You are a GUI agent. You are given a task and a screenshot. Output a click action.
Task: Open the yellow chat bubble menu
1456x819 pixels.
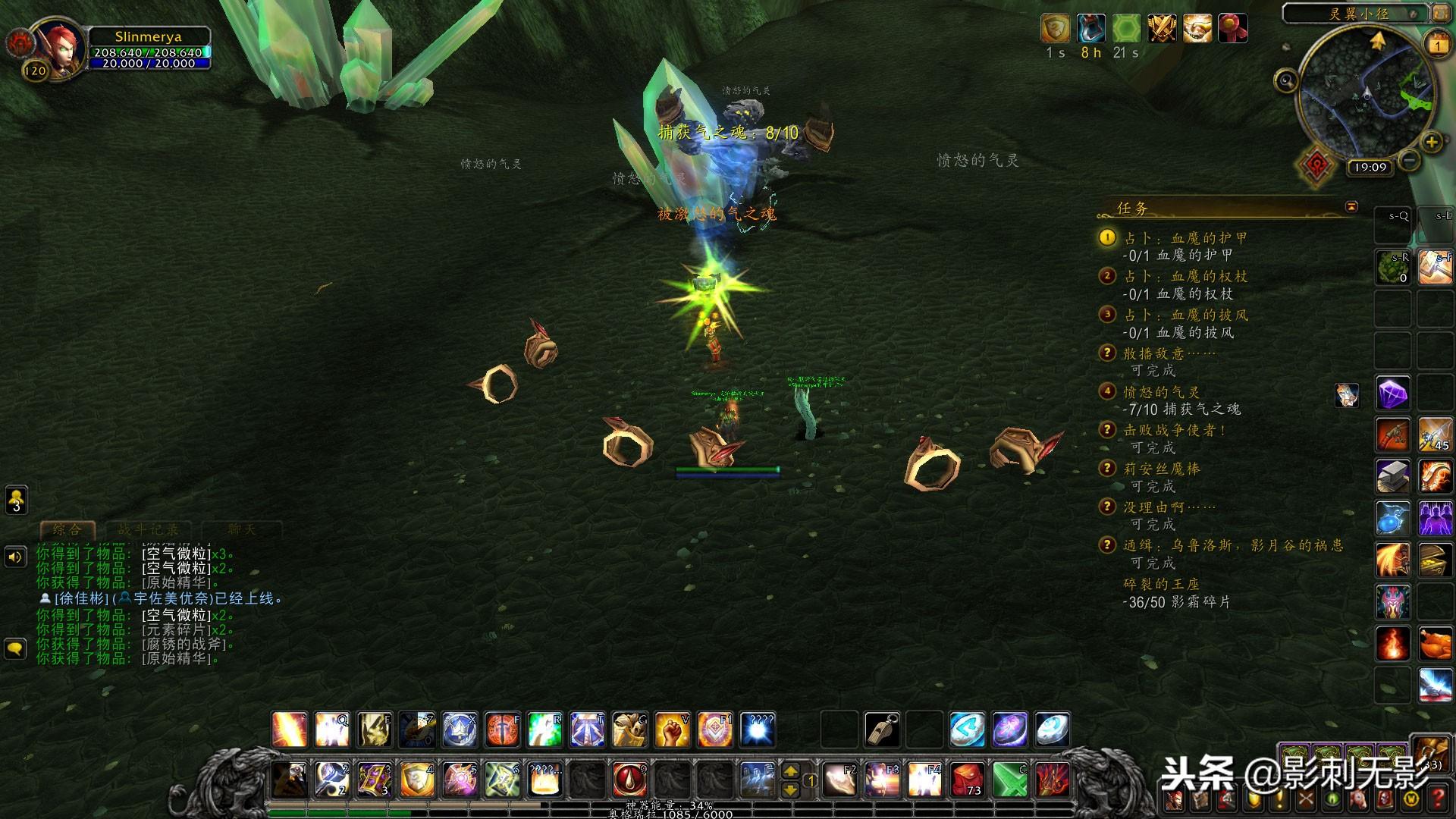[x=16, y=648]
